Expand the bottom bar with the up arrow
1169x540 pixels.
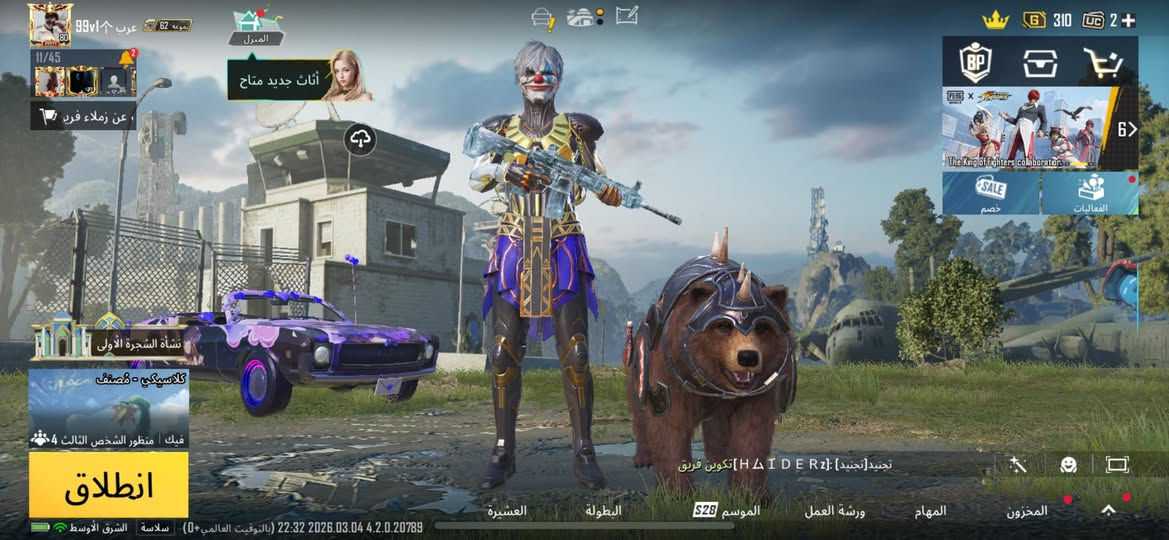click(1108, 510)
